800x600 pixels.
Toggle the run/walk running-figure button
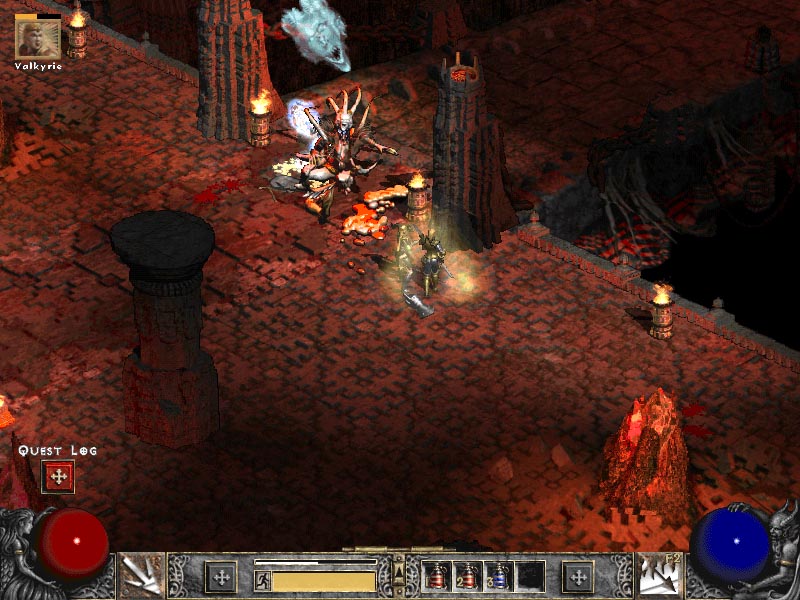point(263,580)
